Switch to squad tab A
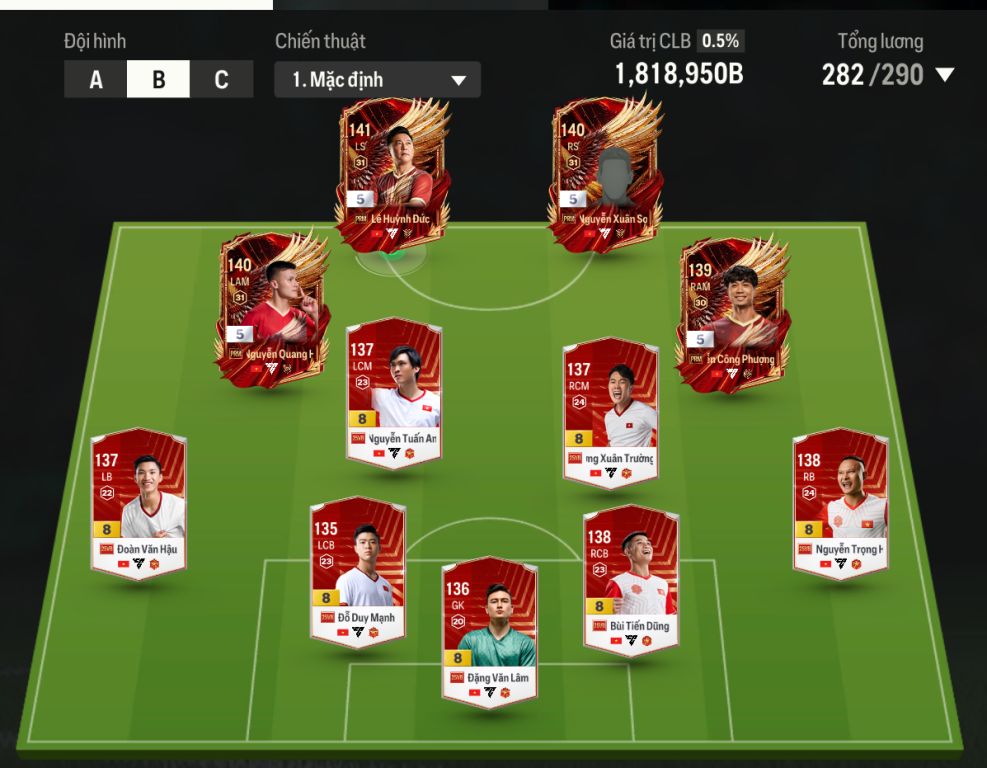The image size is (987, 768). point(96,80)
